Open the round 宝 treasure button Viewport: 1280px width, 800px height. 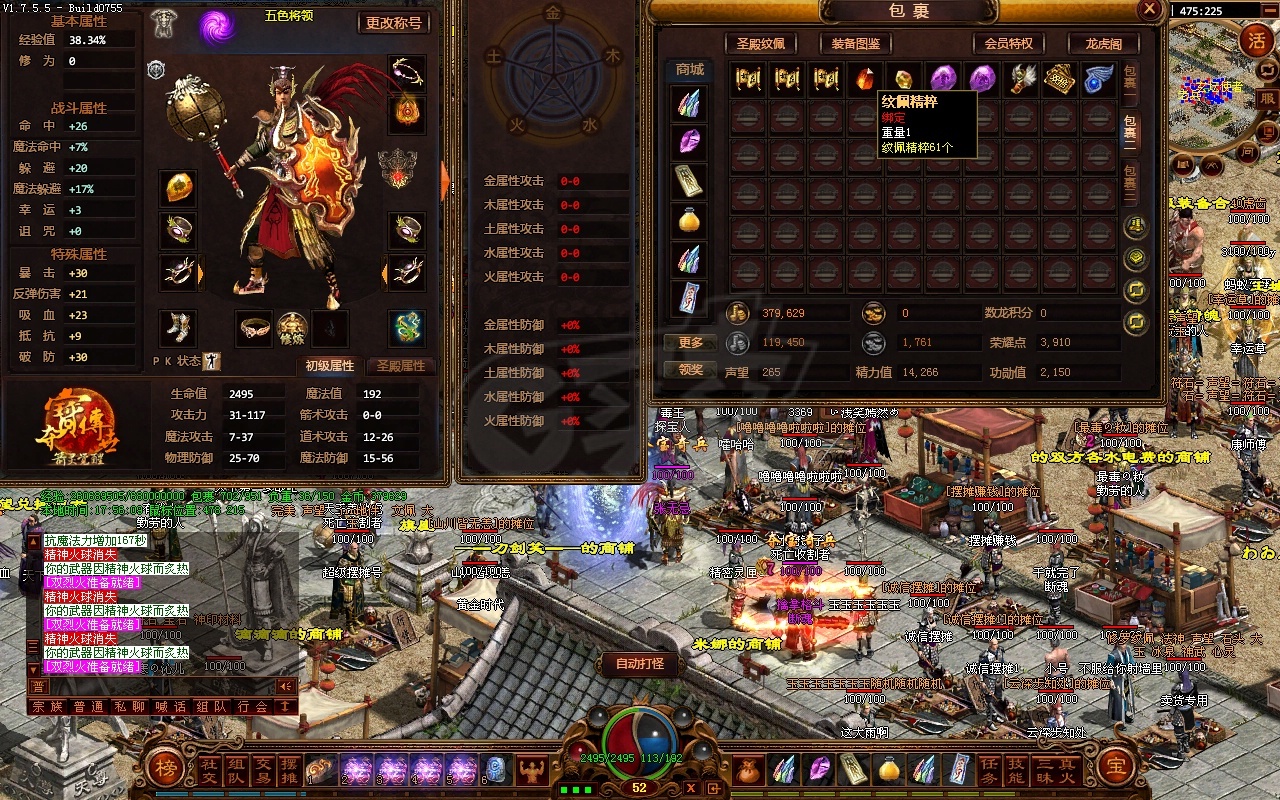[1115, 768]
